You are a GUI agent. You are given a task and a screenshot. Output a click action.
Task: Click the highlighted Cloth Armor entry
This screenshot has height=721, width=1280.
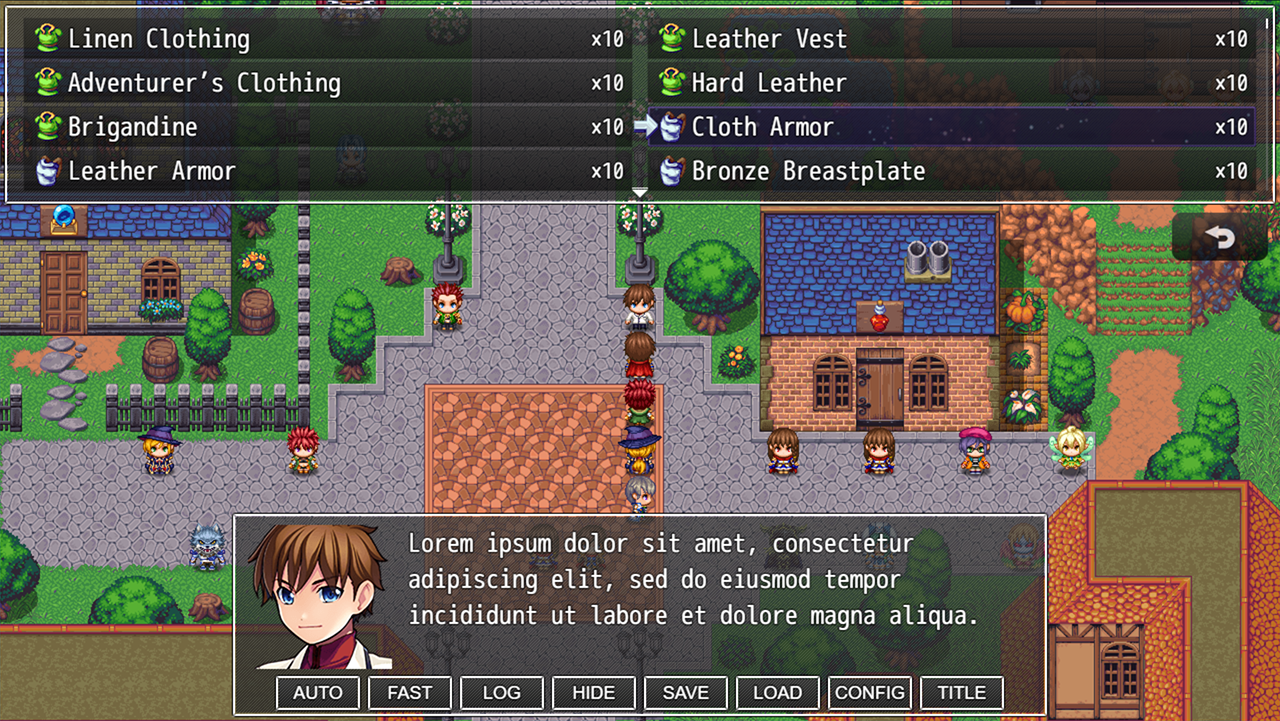950,127
